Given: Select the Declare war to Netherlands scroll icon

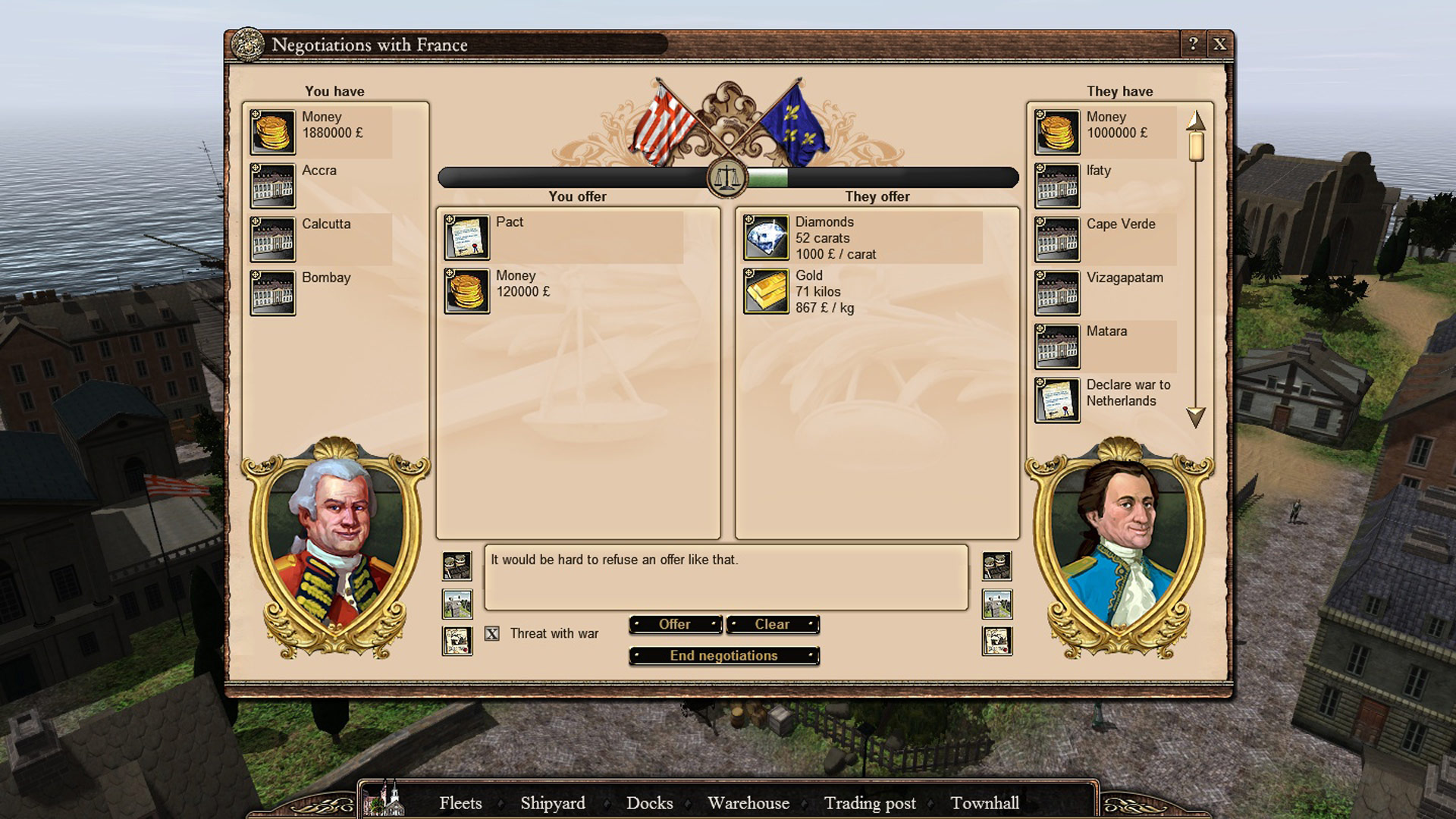Looking at the screenshot, I should click(1056, 398).
